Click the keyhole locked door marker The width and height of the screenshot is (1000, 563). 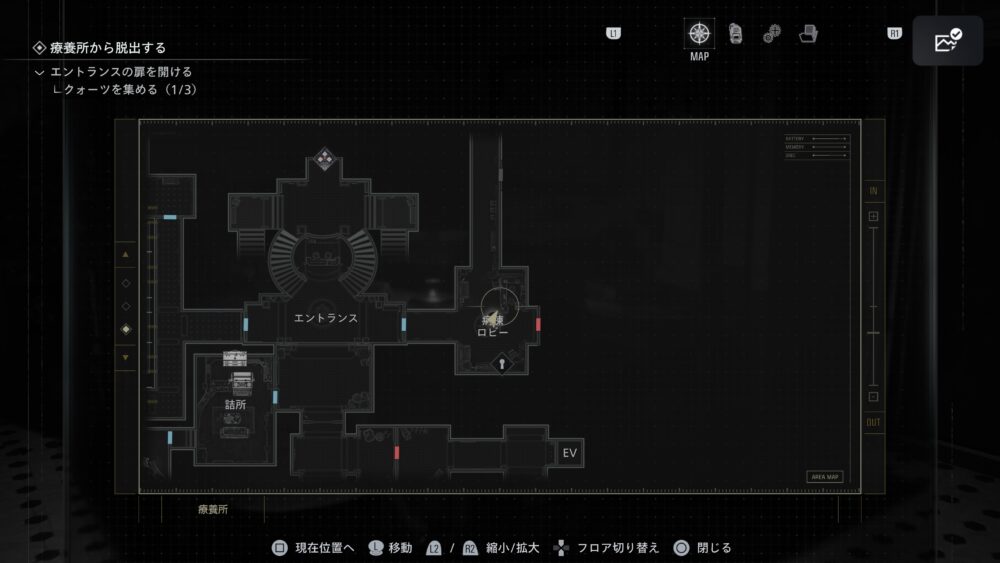[x=501, y=366]
